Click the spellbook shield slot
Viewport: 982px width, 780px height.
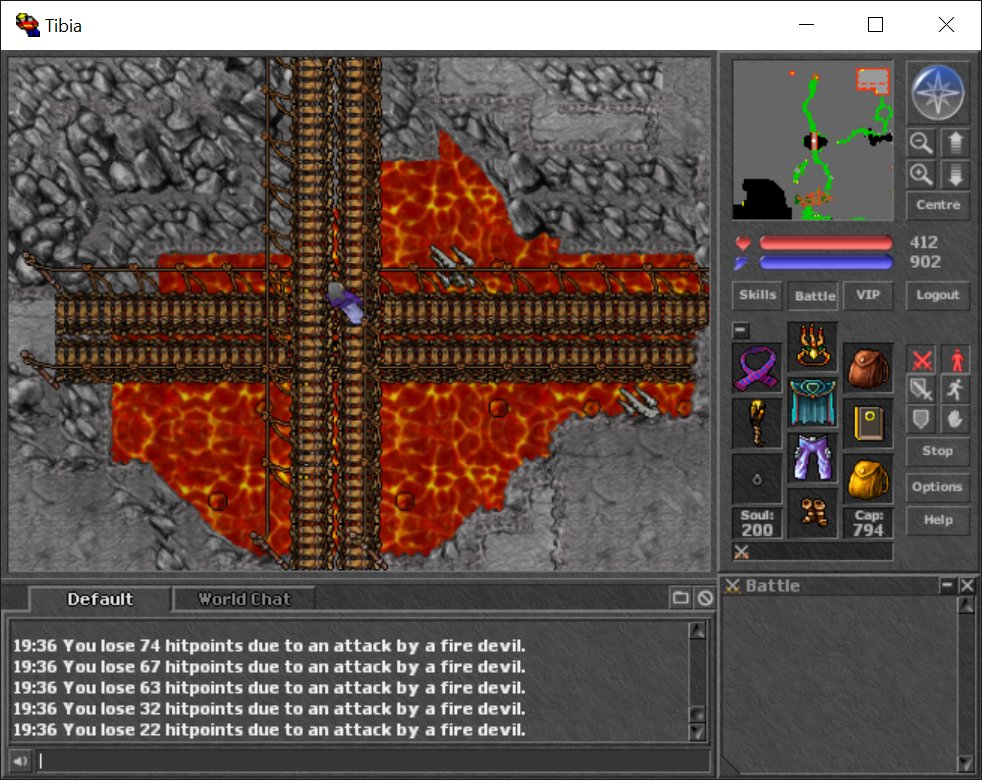coord(868,423)
